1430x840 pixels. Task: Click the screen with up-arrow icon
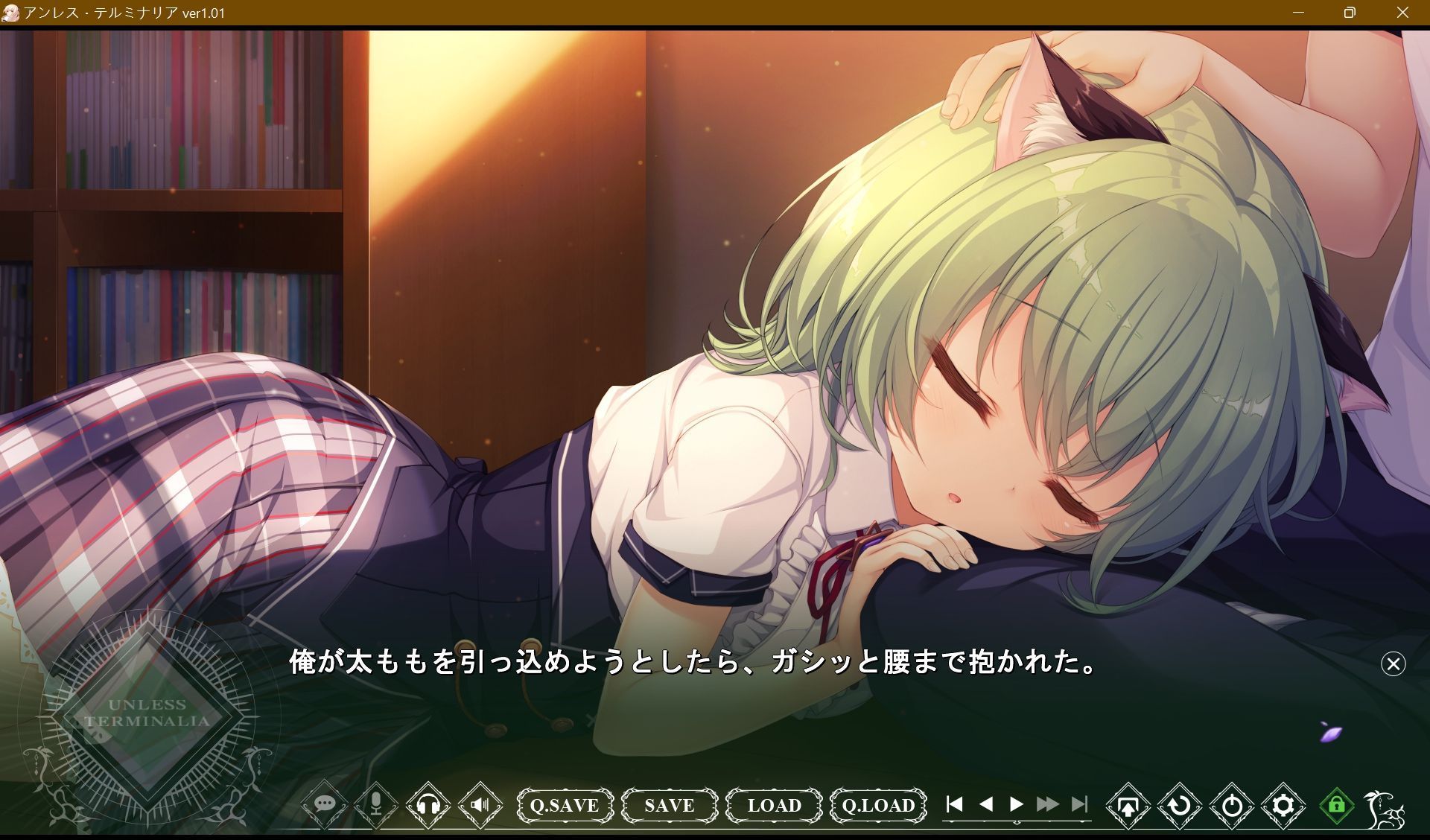point(1128,805)
